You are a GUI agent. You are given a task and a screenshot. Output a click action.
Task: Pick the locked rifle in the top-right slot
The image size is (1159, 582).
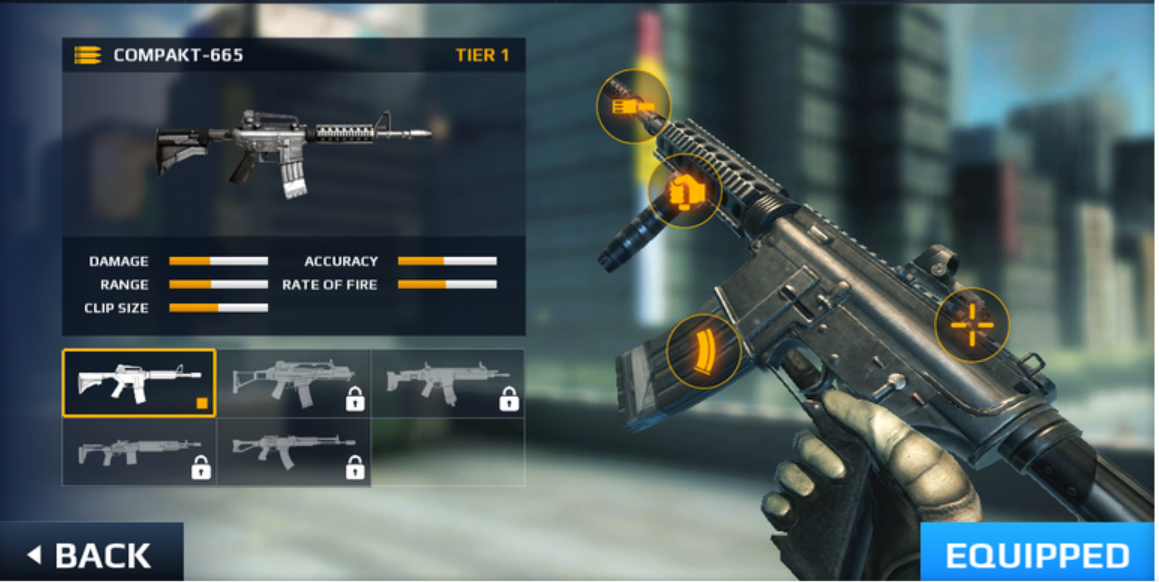[x=447, y=383]
